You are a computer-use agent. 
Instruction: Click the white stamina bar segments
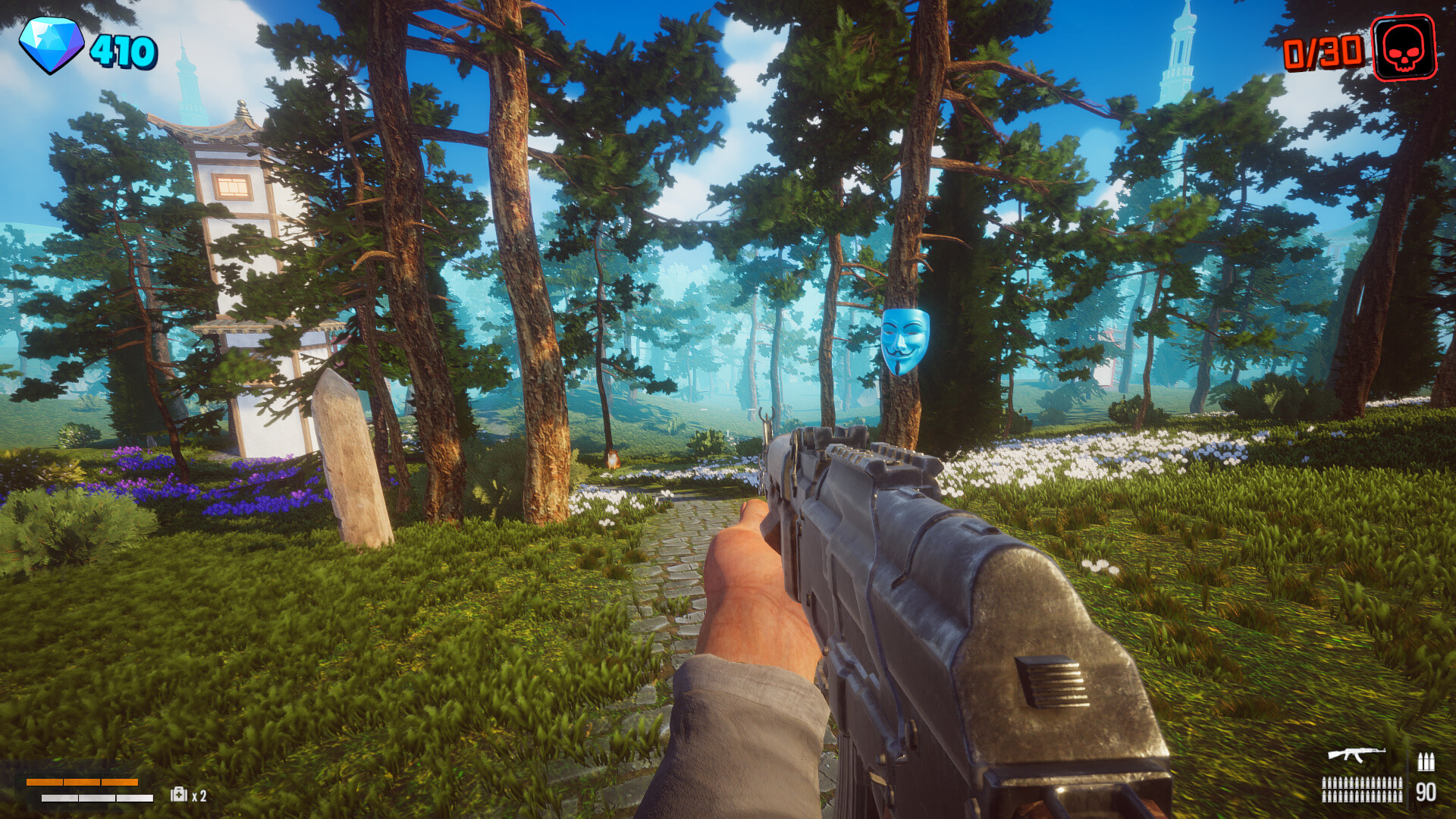click(x=97, y=798)
